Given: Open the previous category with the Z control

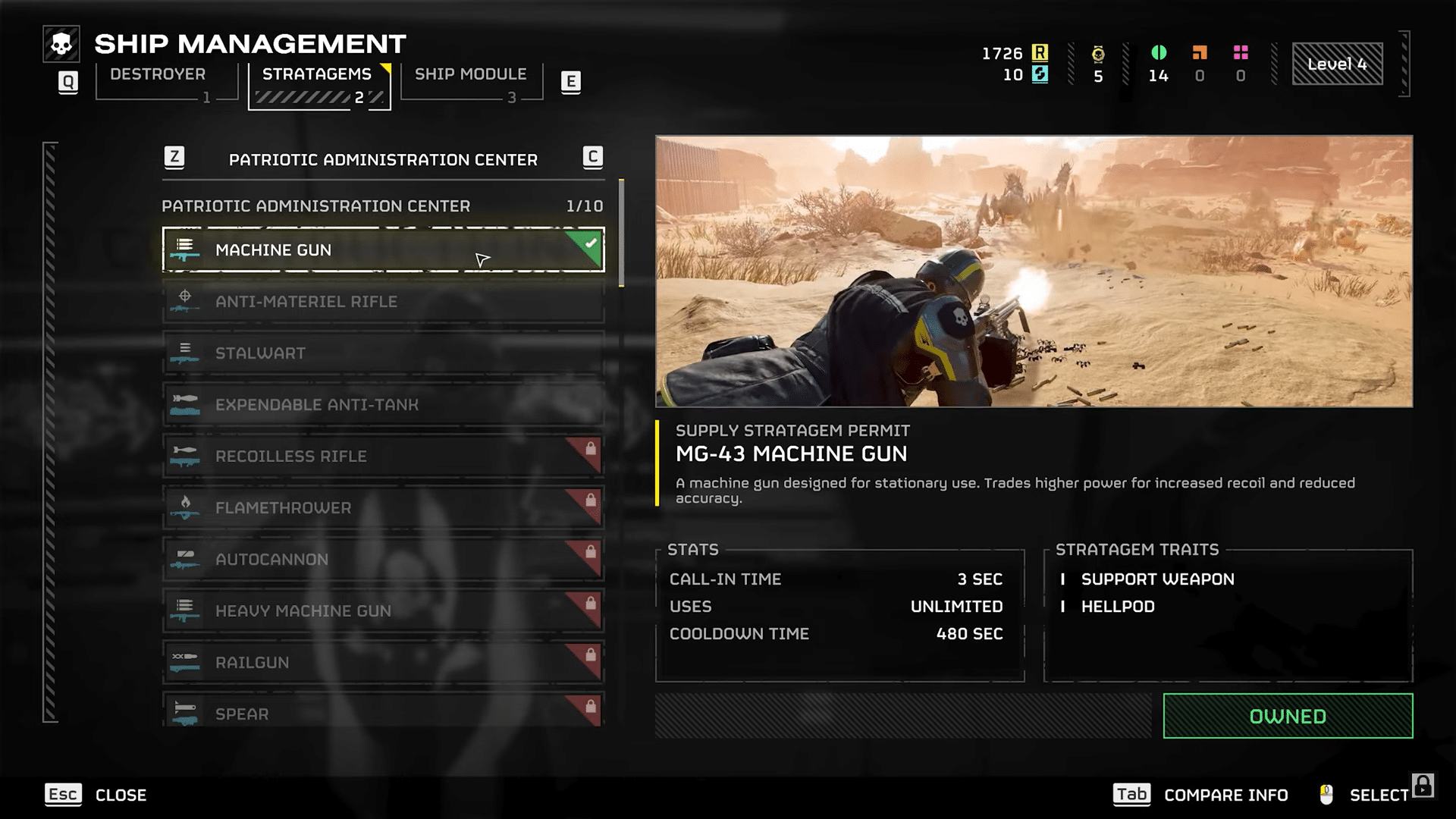Looking at the screenshot, I should pyautogui.click(x=176, y=158).
